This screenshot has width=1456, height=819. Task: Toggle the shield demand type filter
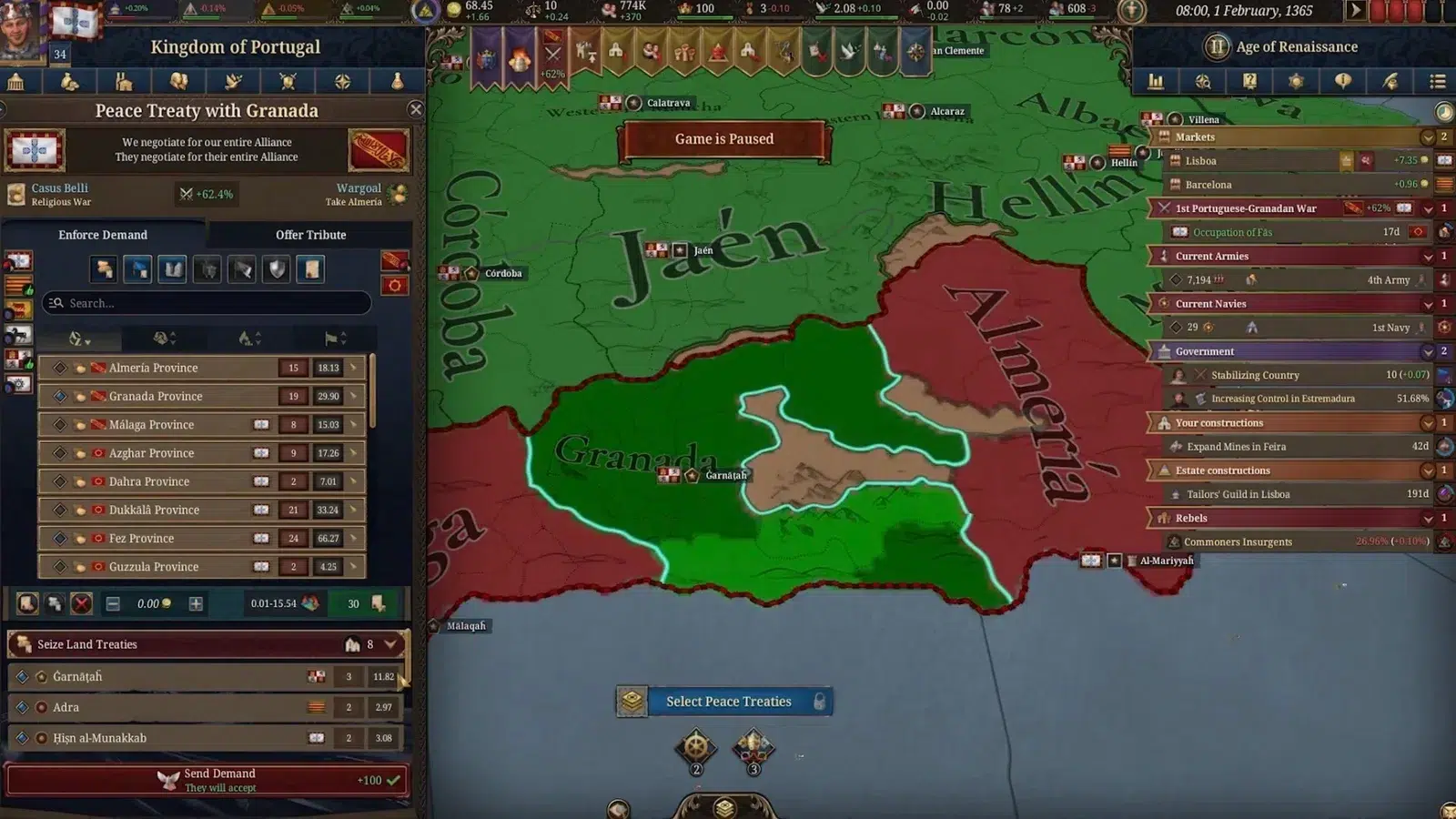[x=276, y=268]
